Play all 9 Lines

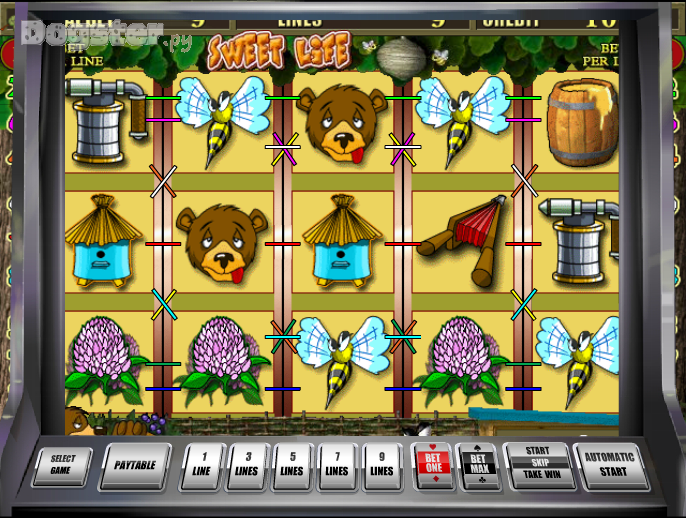tap(382, 465)
